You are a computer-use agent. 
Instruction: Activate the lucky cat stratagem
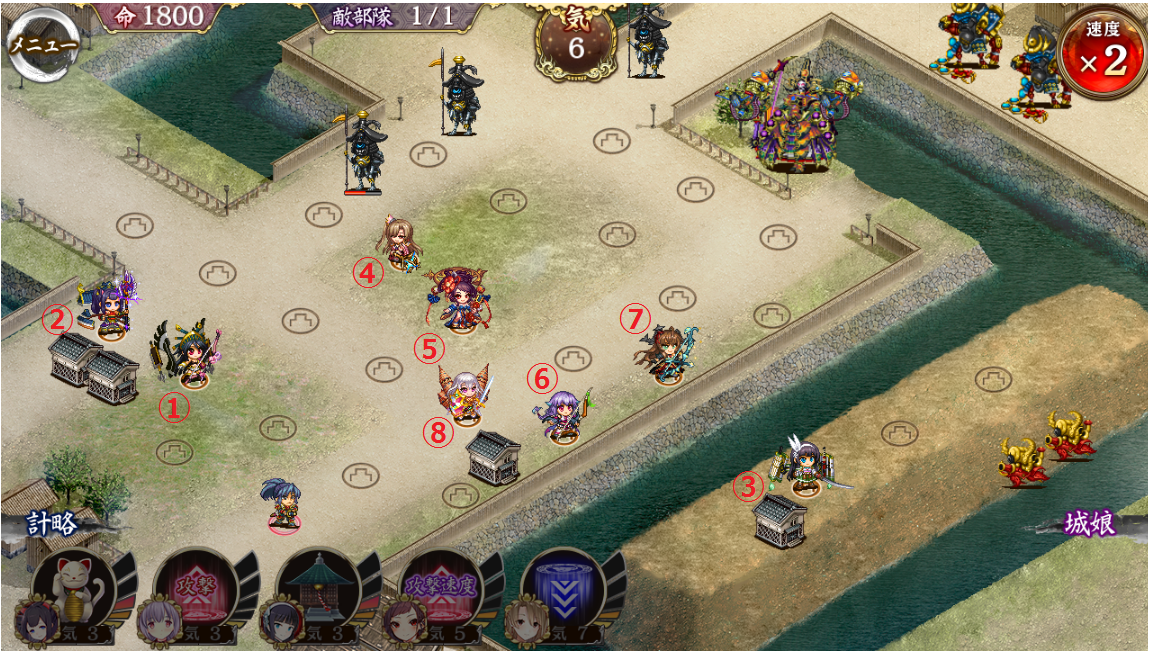pyautogui.click(x=72, y=594)
